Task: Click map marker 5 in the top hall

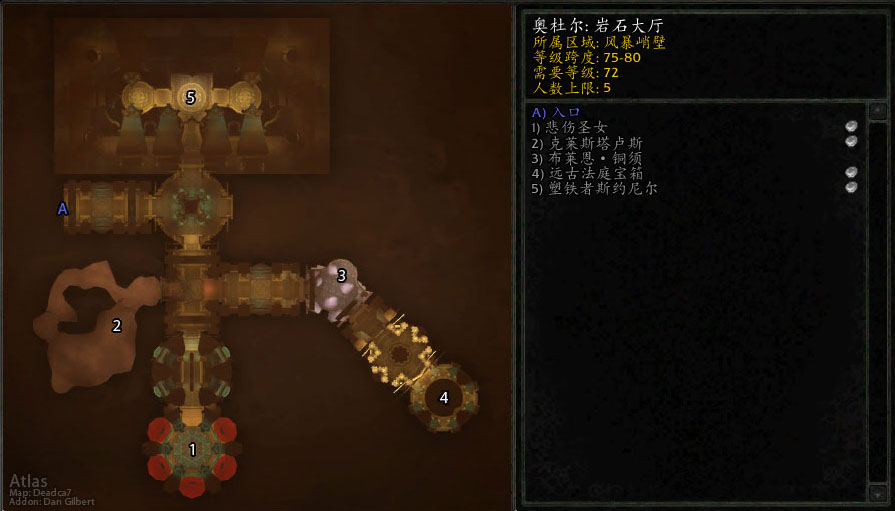Action: 191,97
